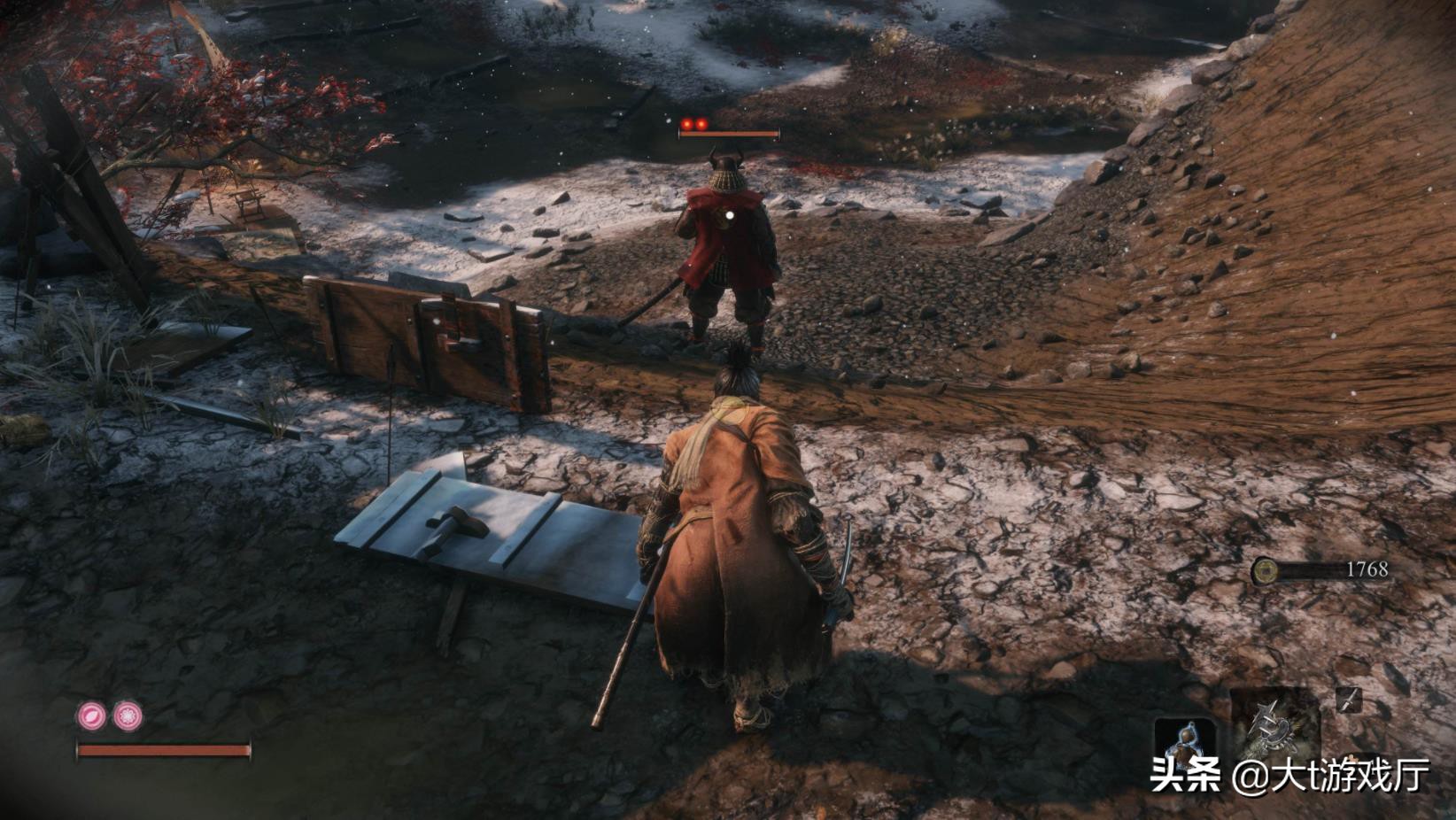The width and height of the screenshot is (1456, 820).
Task: Click the pink flower buff icon
Action: tap(127, 716)
